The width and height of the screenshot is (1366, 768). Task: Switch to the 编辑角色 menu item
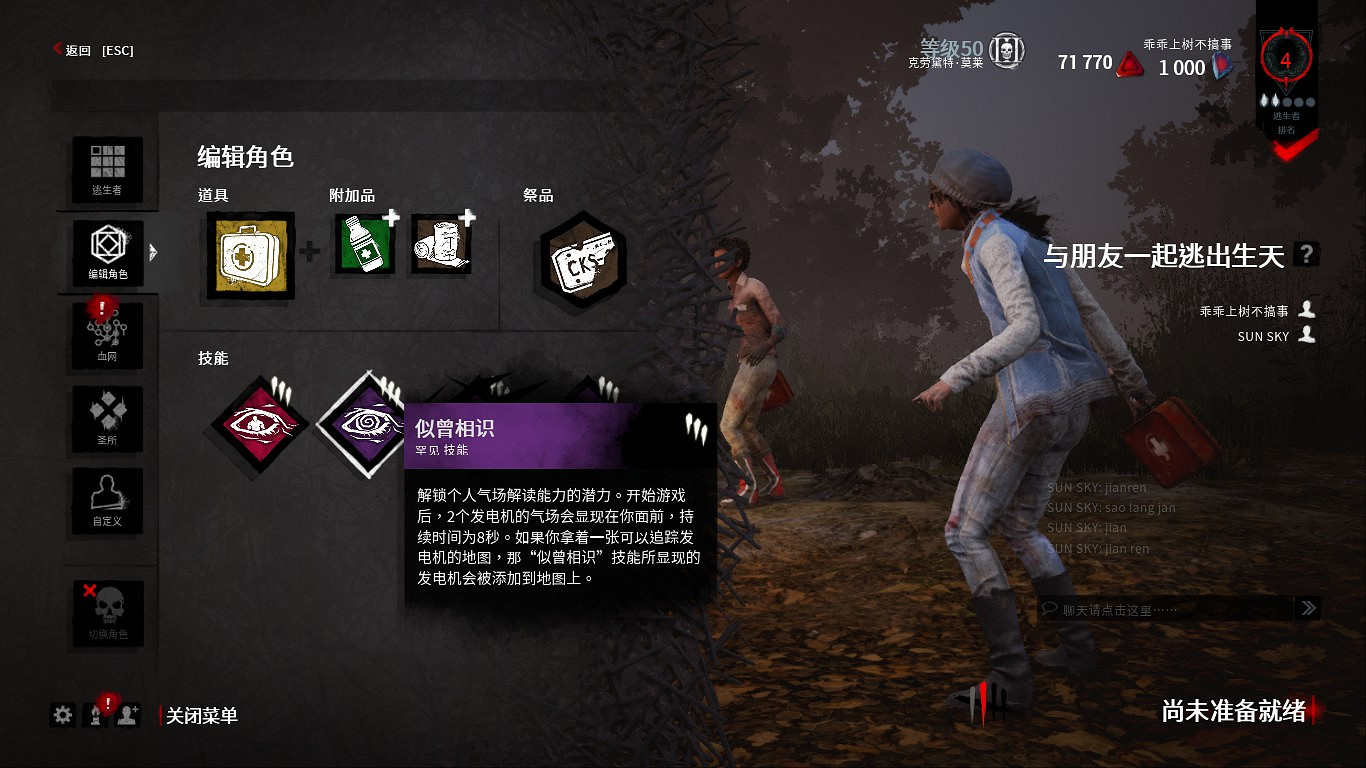107,253
